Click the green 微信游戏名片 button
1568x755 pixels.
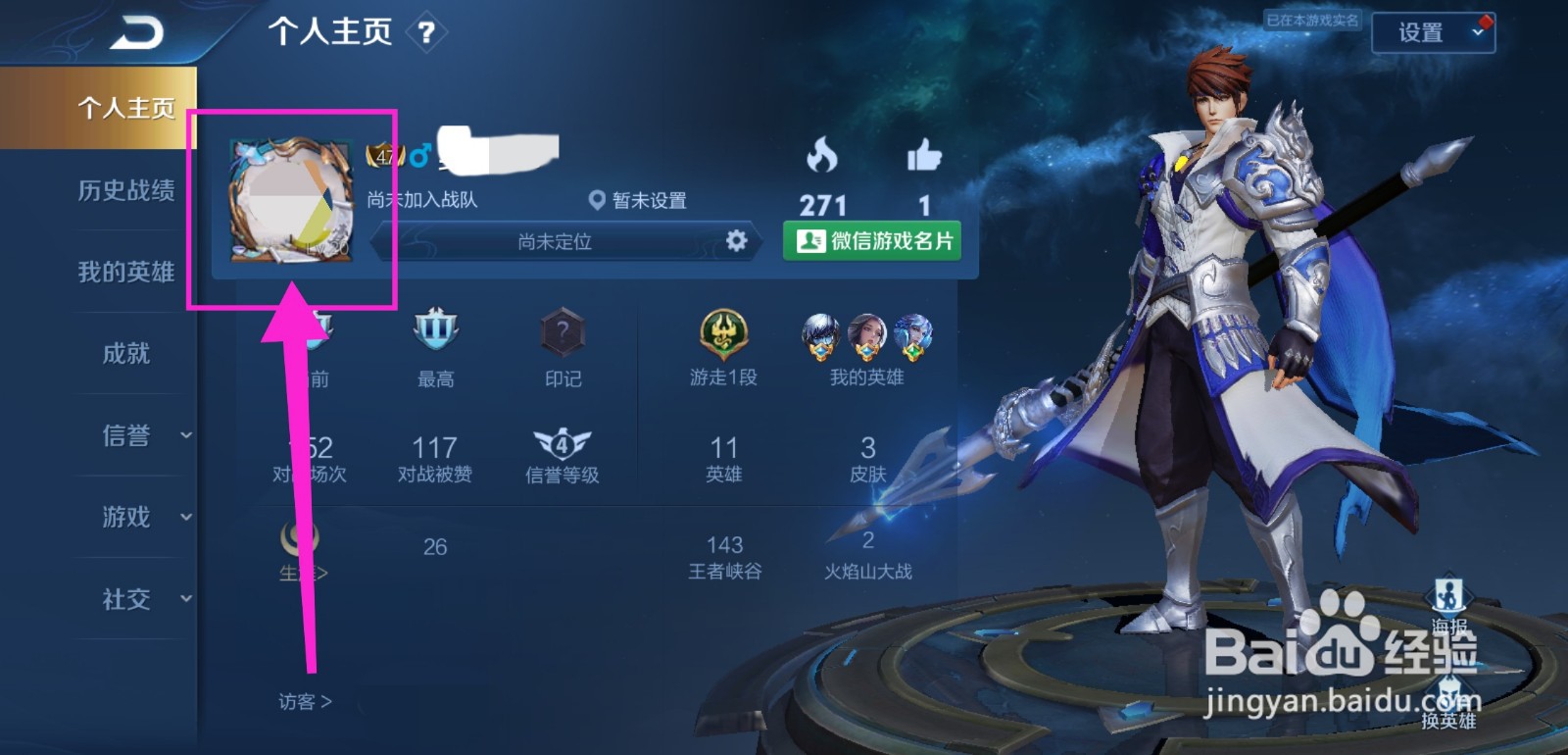[x=870, y=238]
